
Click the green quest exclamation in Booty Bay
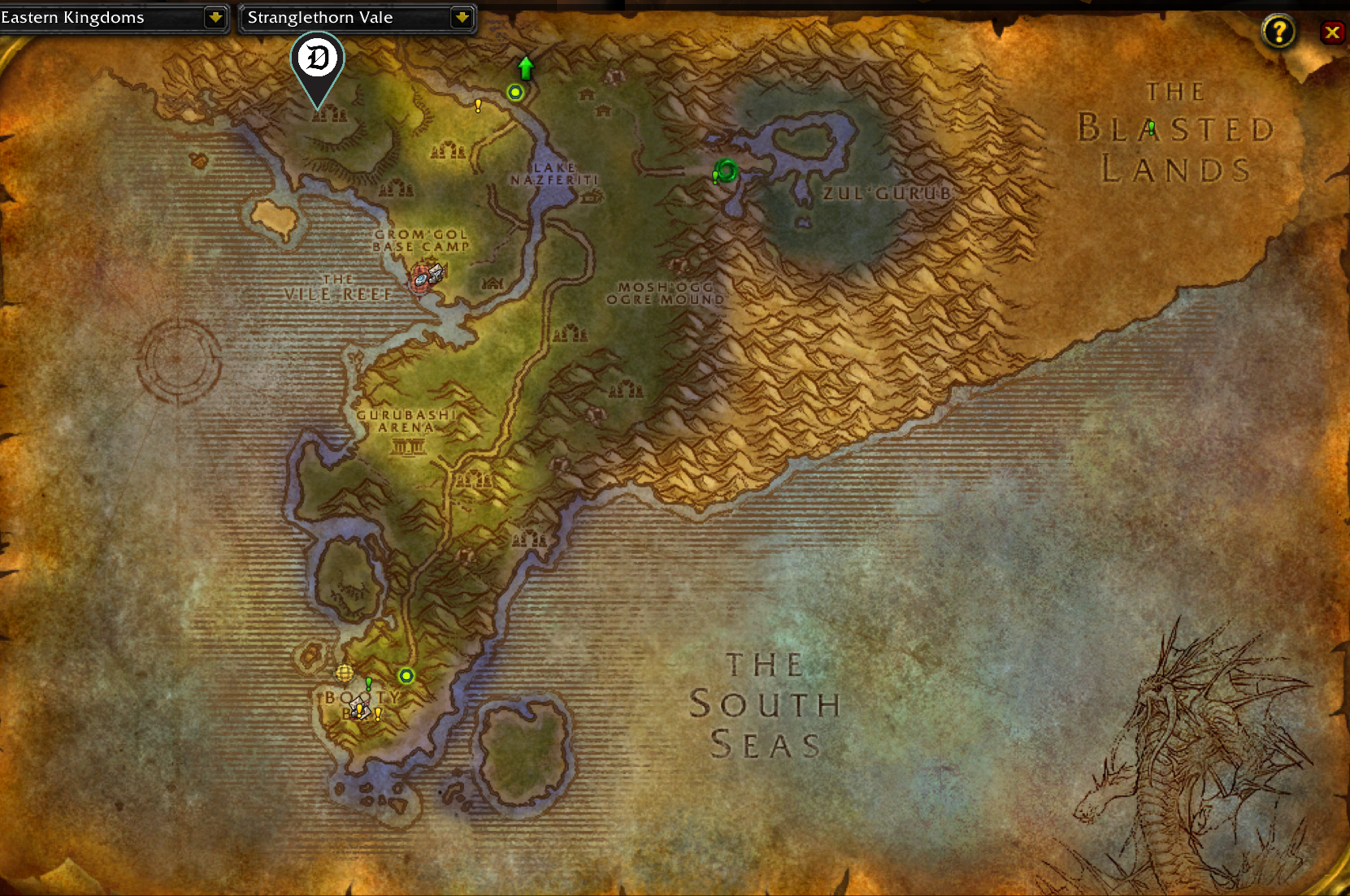(368, 684)
